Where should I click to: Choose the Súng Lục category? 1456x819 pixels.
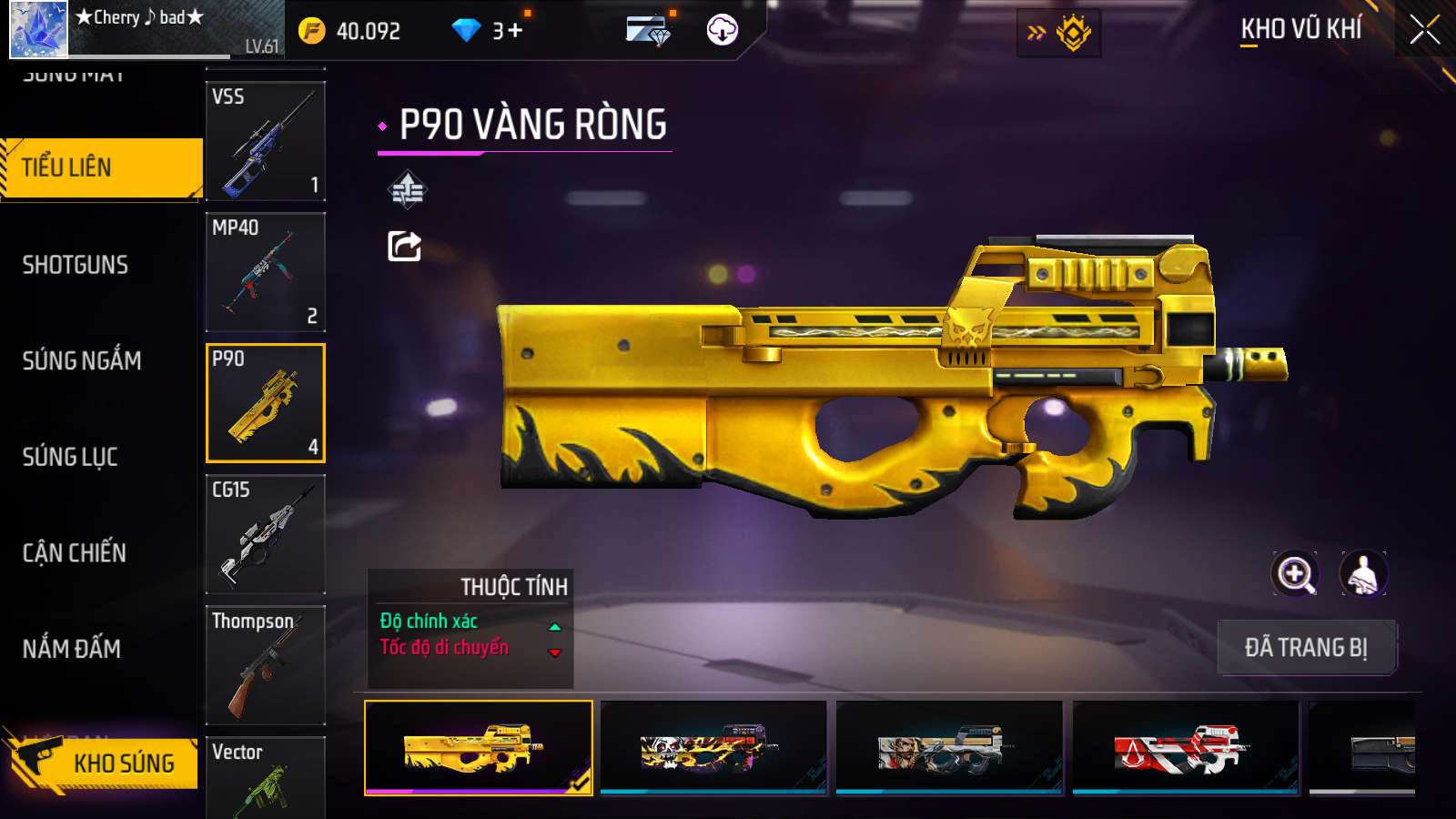[70, 457]
